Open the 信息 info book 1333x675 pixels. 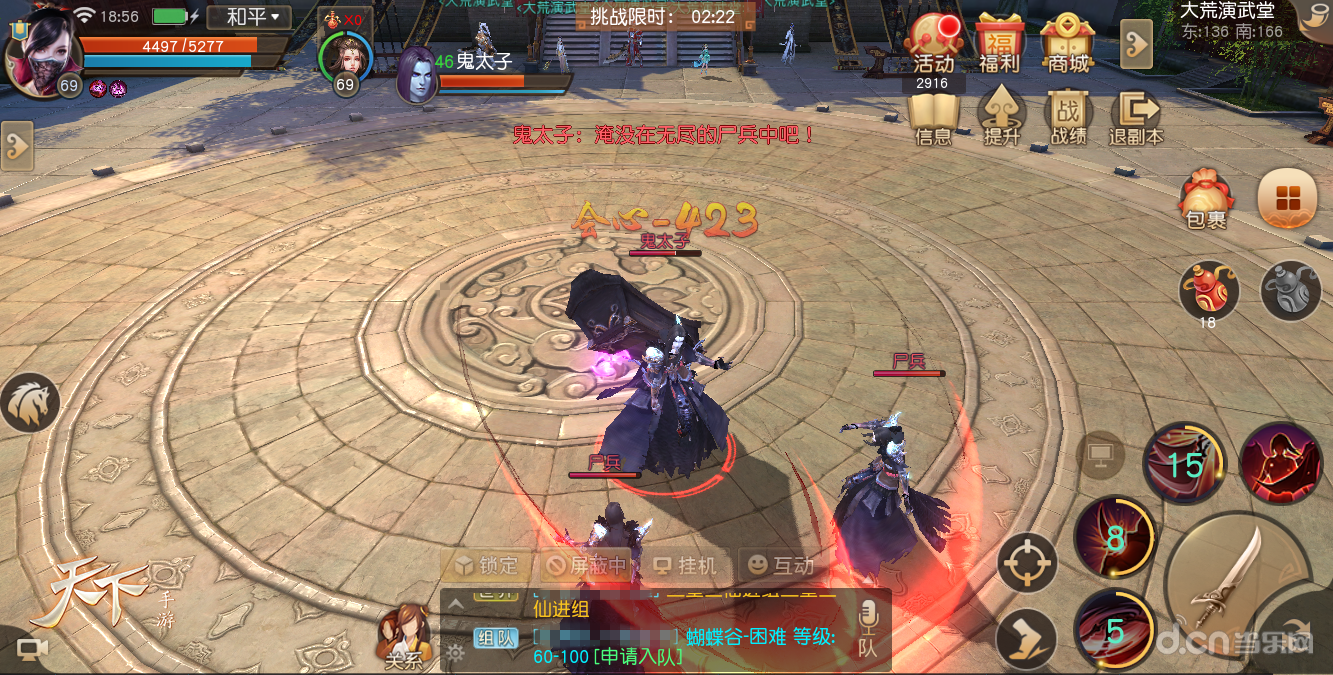pos(934,118)
